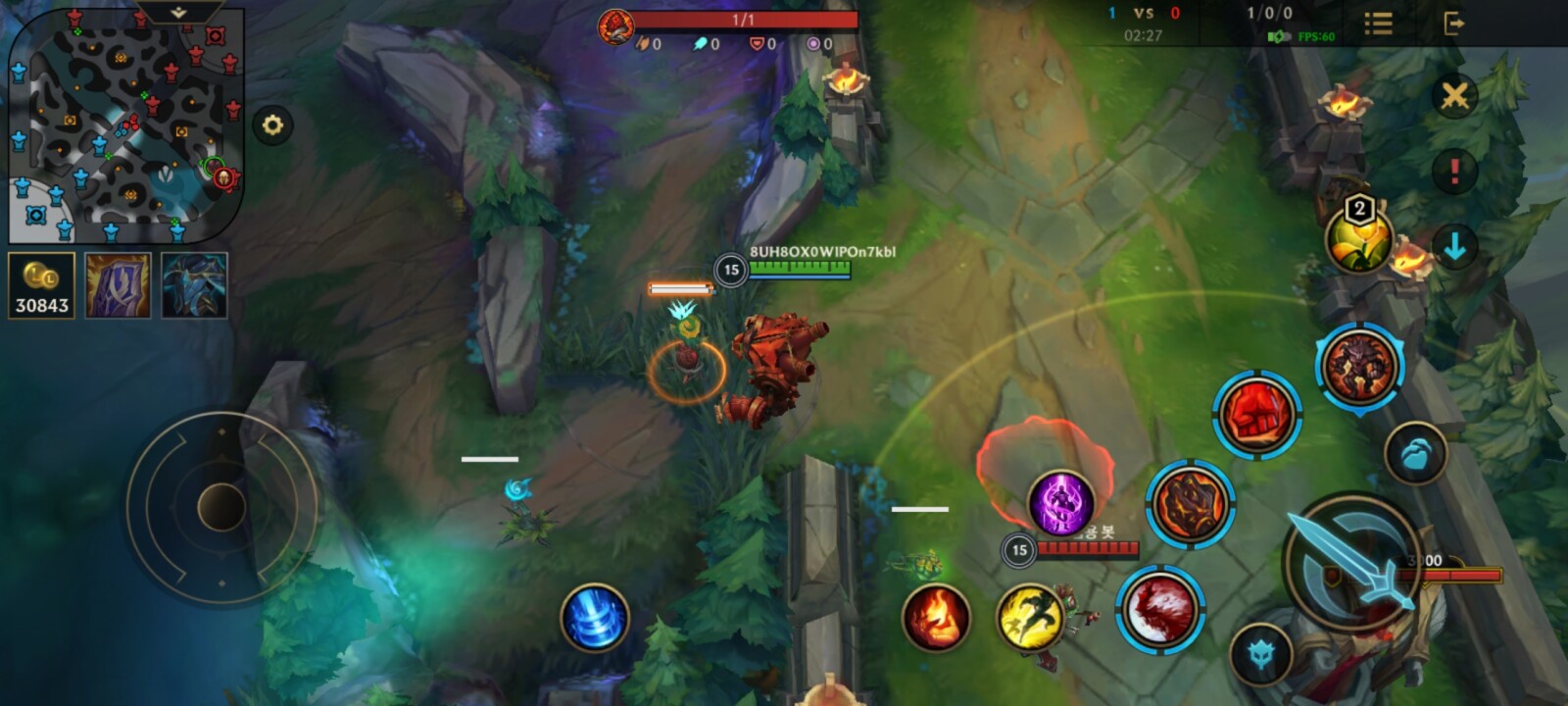
Task: Open the scoreboard list icon
Action: pyautogui.click(x=1378, y=24)
